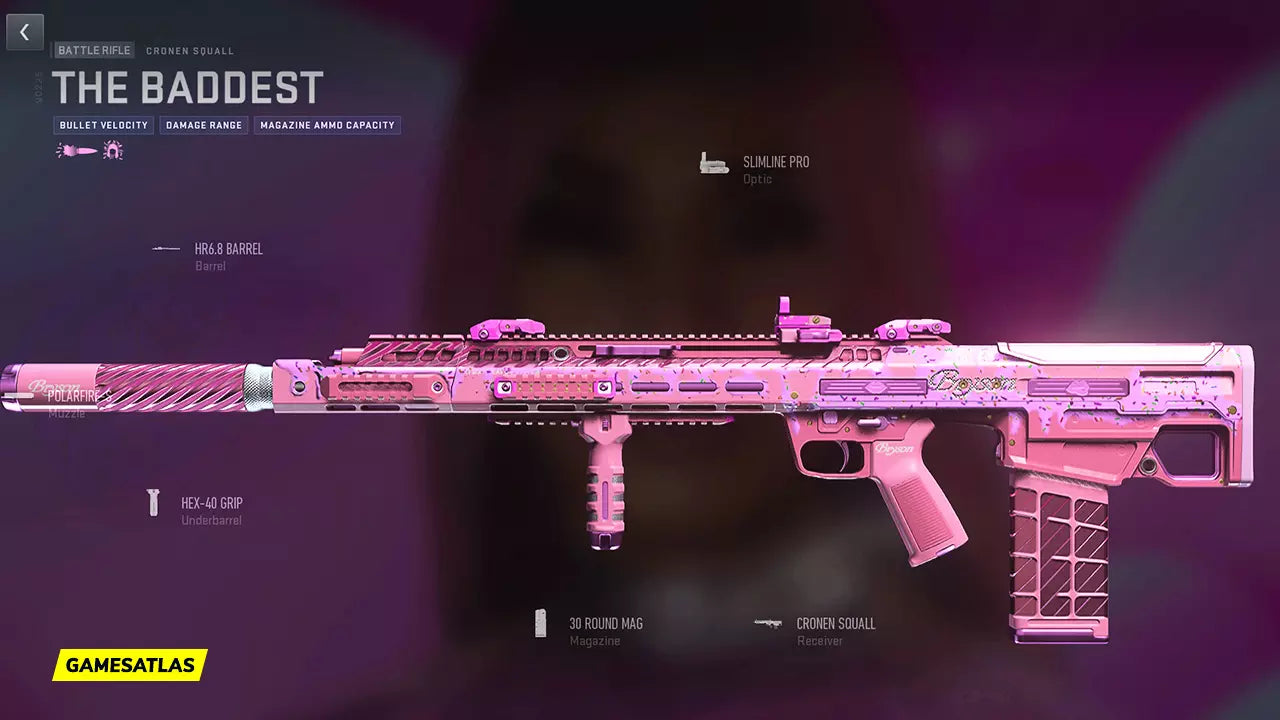The image size is (1280, 720).
Task: Click the Magazine Ammo Capacity tag
Action: (327, 126)
